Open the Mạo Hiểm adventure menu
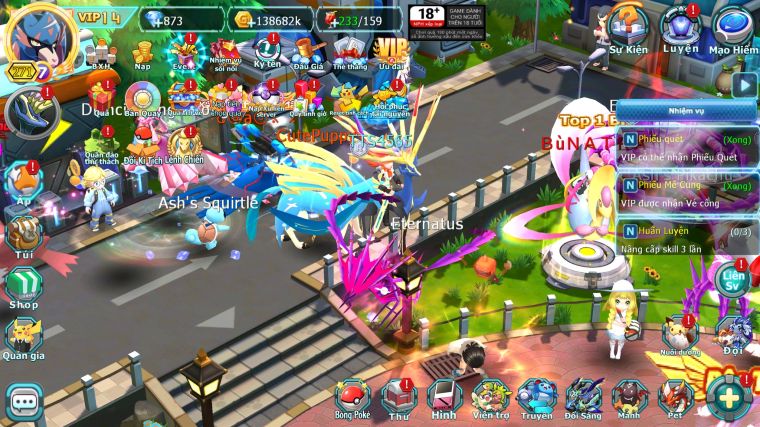760x427 pixels. pyautogui.click(x=733, y=28)
